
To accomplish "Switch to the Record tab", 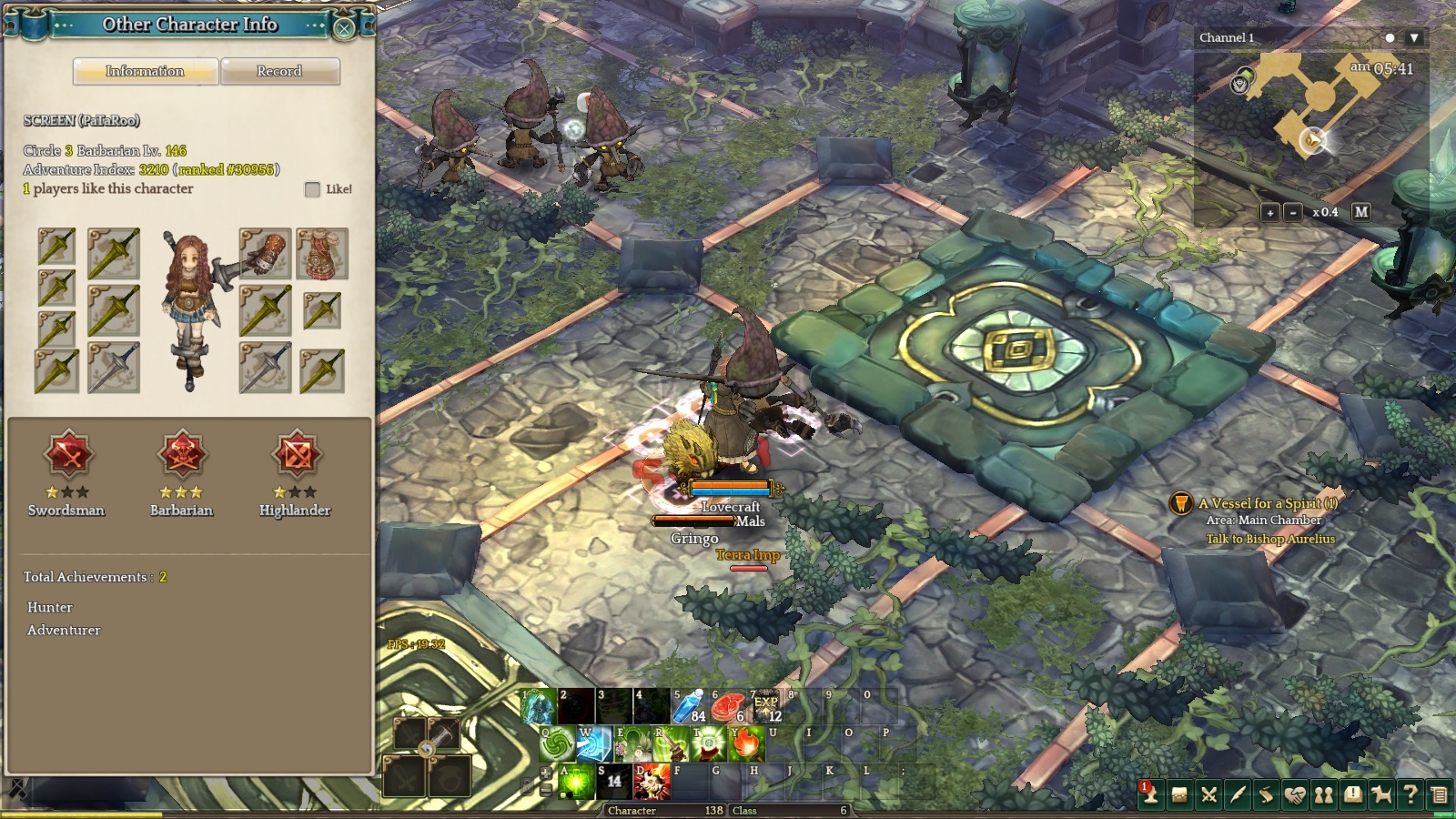I will 279,71.
